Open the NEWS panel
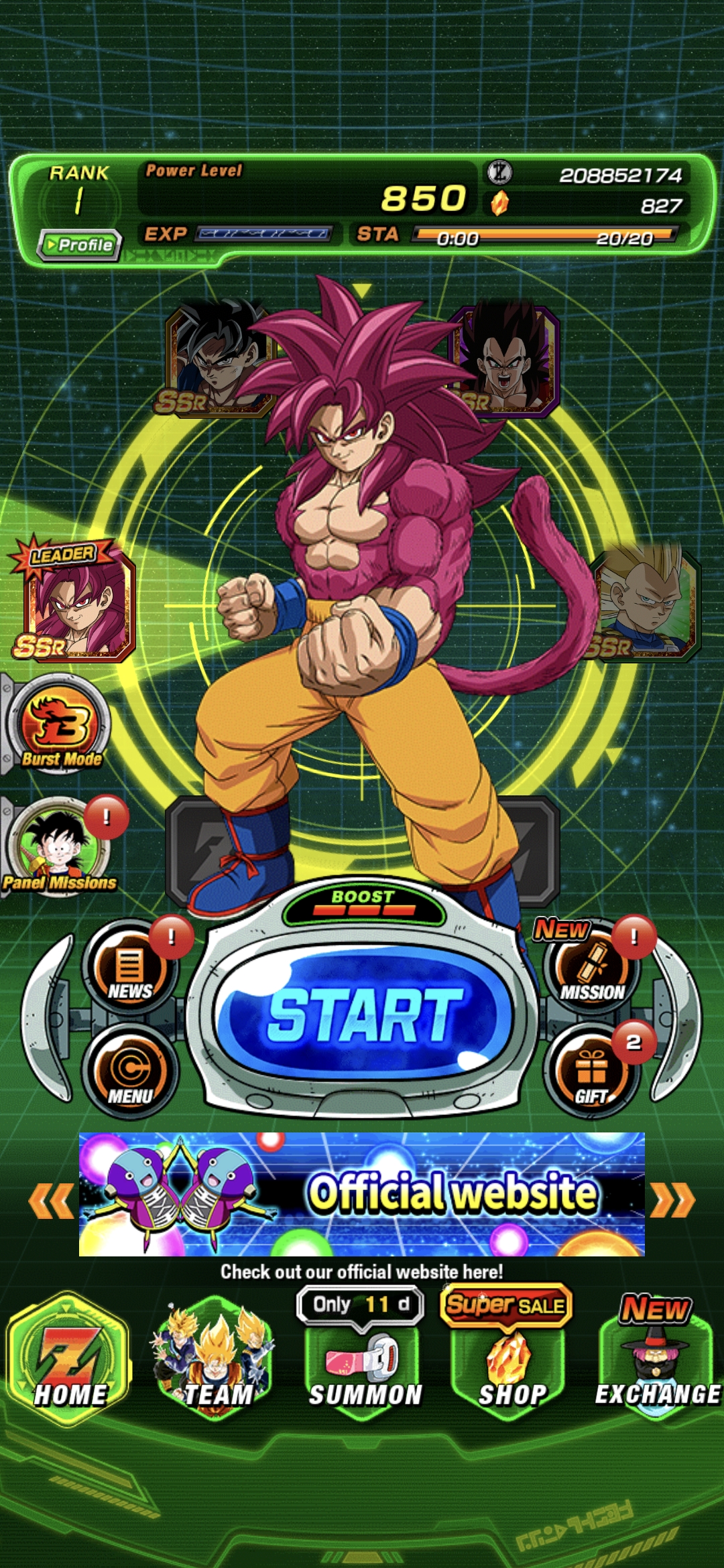Screen dimensions: 724x1568 pyautogui.click(x=130, y=969)
